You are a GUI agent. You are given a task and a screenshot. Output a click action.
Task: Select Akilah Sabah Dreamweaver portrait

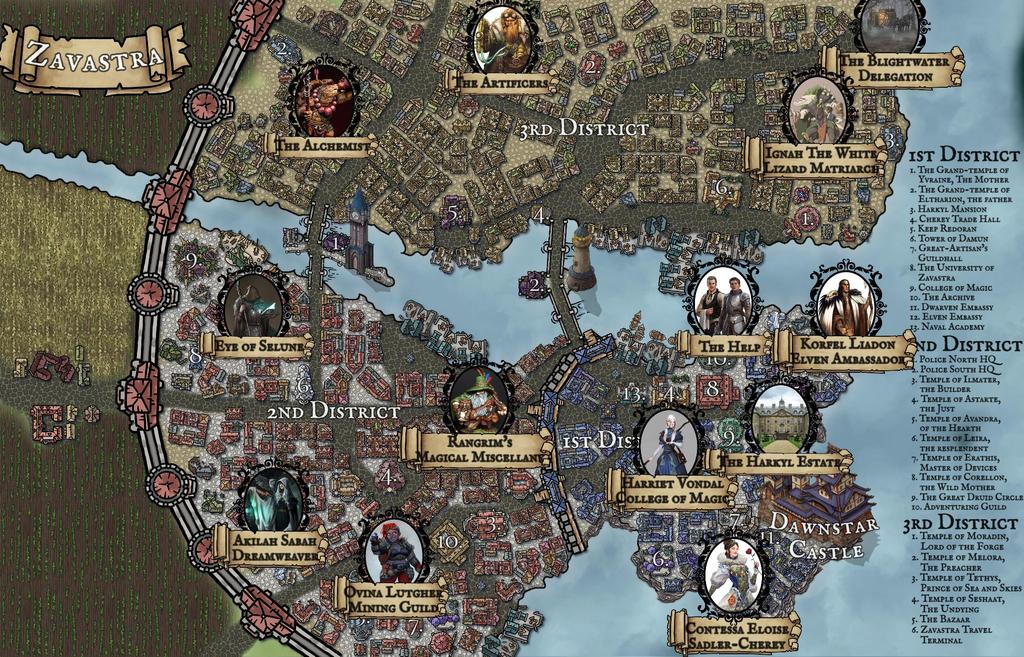pyautogui.click(x=272, y=499)
